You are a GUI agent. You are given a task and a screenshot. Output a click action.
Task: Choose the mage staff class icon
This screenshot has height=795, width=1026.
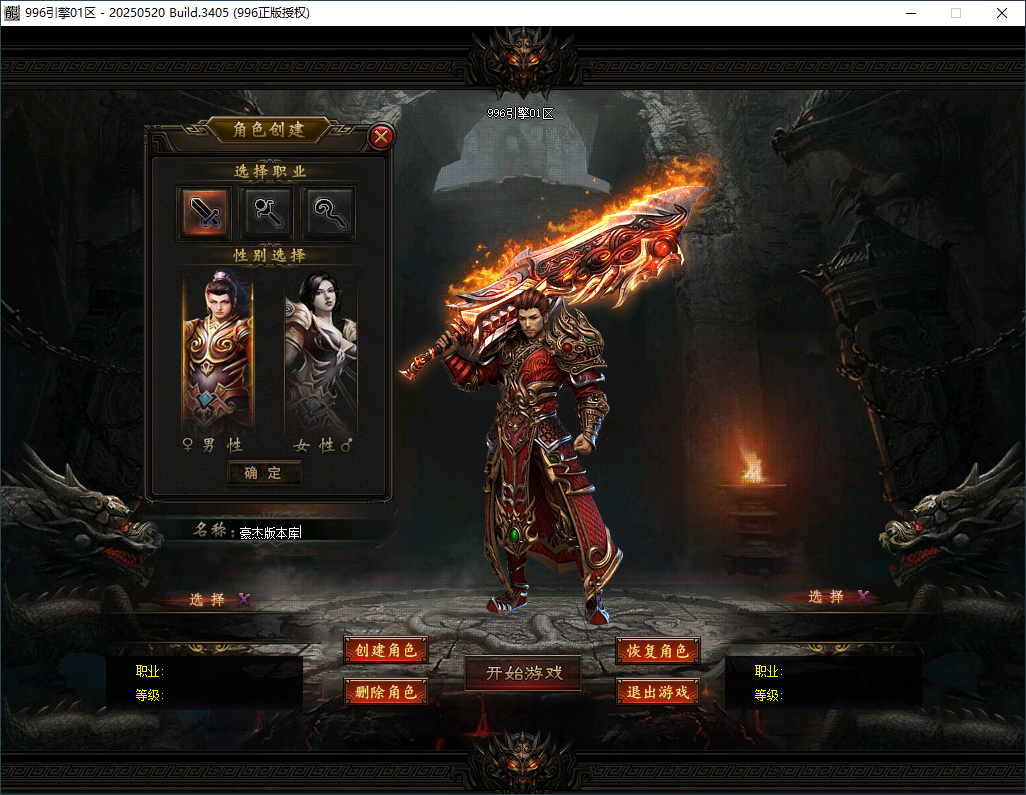267,212
